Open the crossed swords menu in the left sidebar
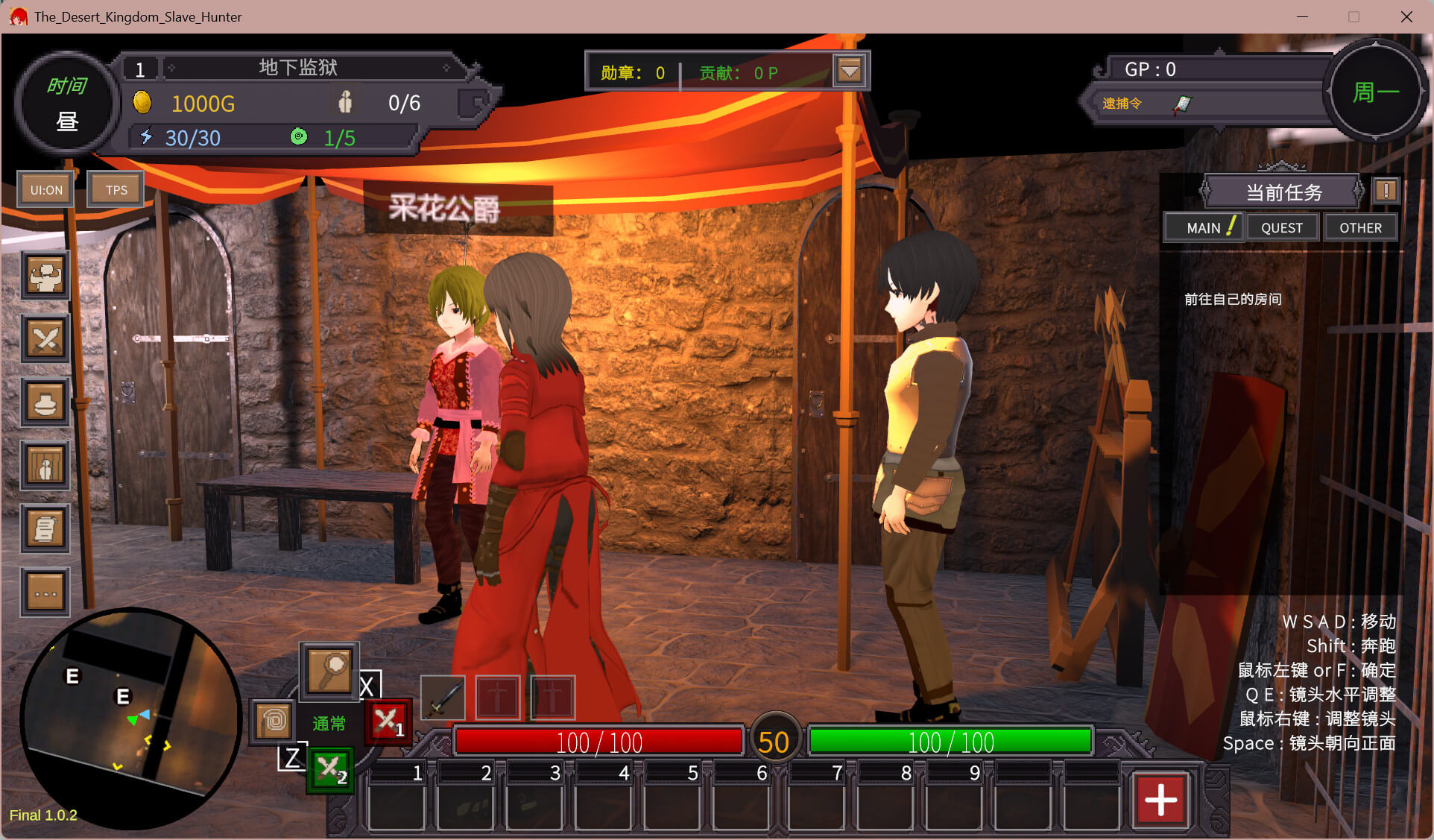The height and width of the screenshot is (840, 1434). [x=45, y=340]
